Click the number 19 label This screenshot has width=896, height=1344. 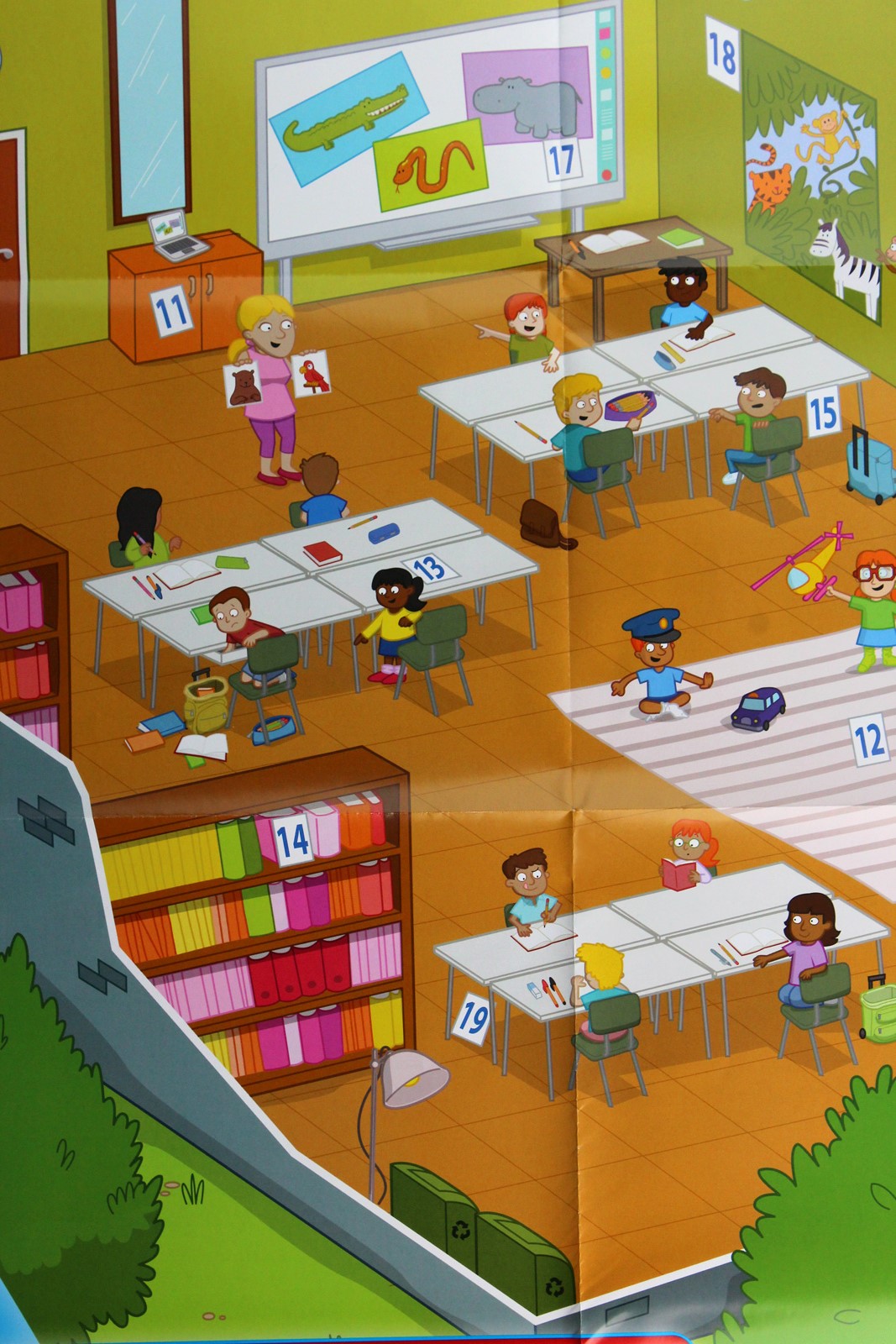coord(474,1018)
